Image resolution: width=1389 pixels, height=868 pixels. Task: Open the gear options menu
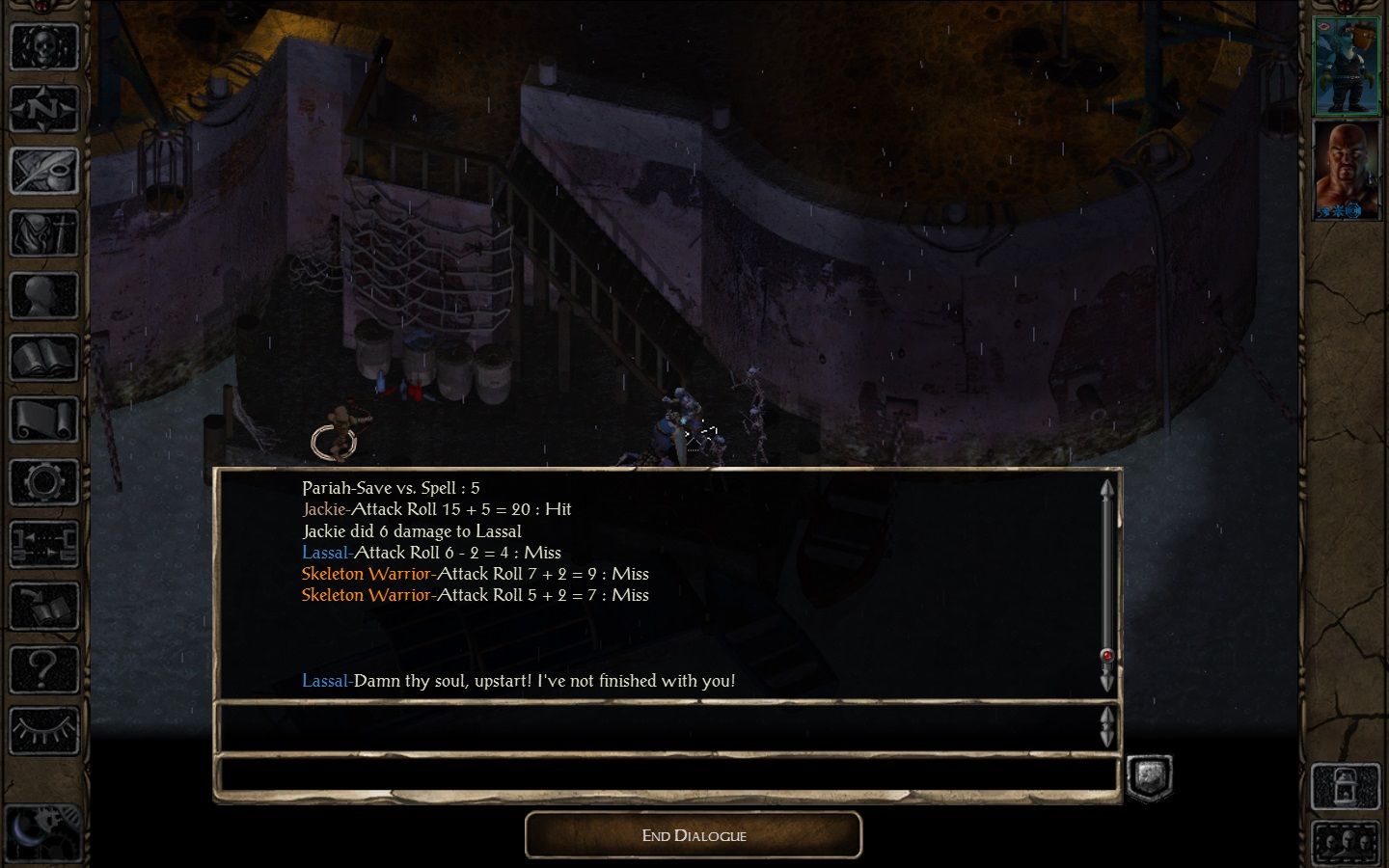(44, 482)
